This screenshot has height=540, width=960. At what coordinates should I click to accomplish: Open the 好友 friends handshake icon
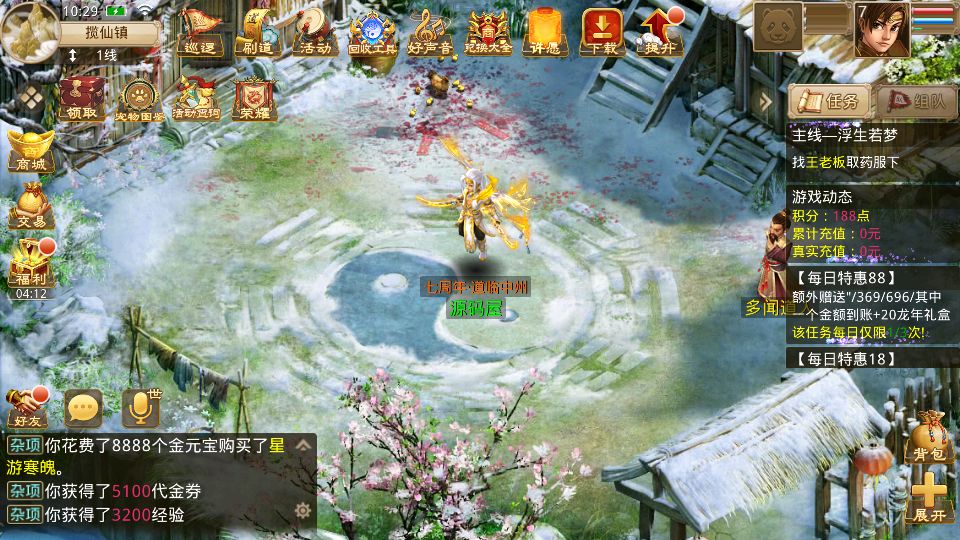(27, 408)
